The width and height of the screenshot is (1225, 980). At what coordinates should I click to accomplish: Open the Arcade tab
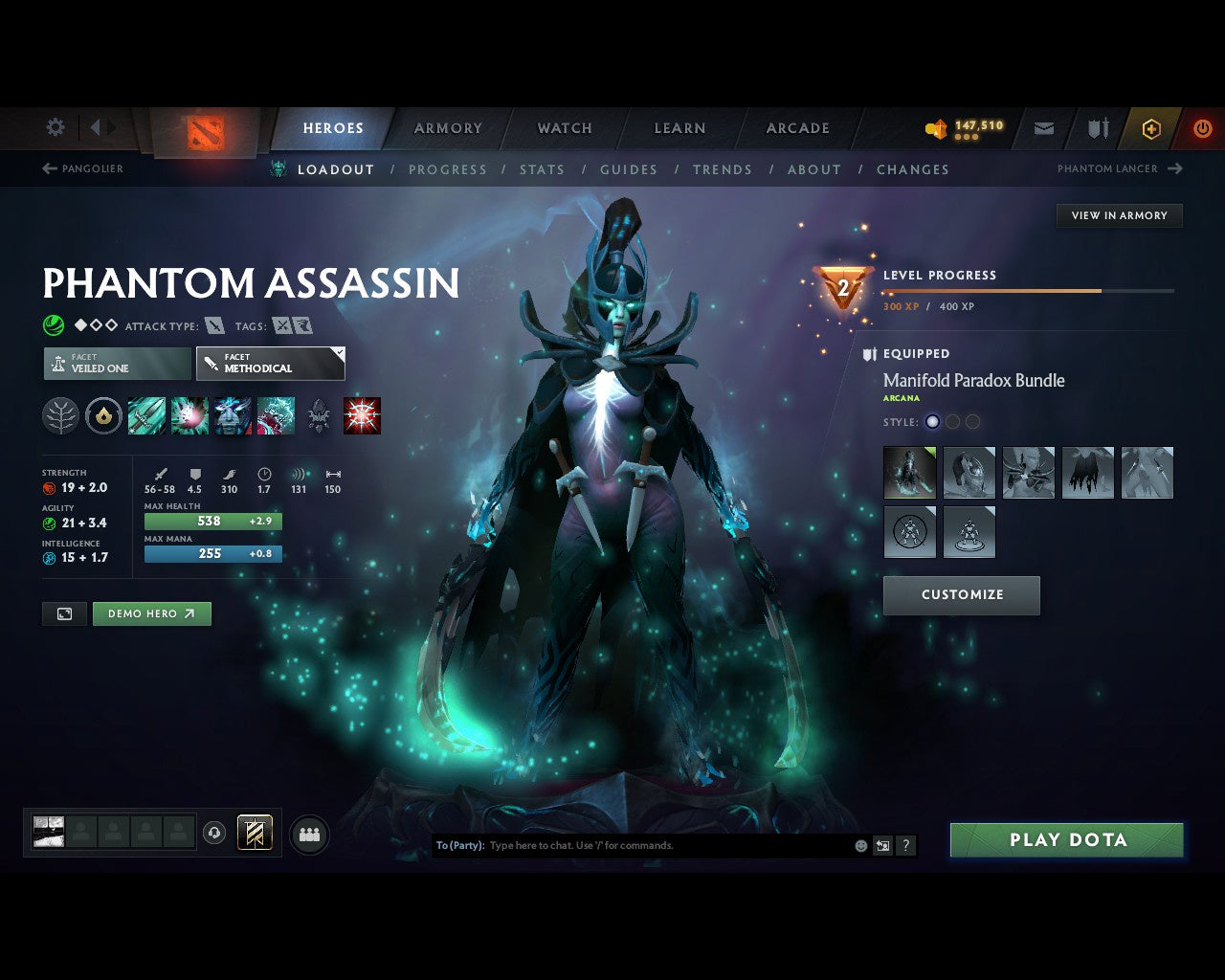797,128
